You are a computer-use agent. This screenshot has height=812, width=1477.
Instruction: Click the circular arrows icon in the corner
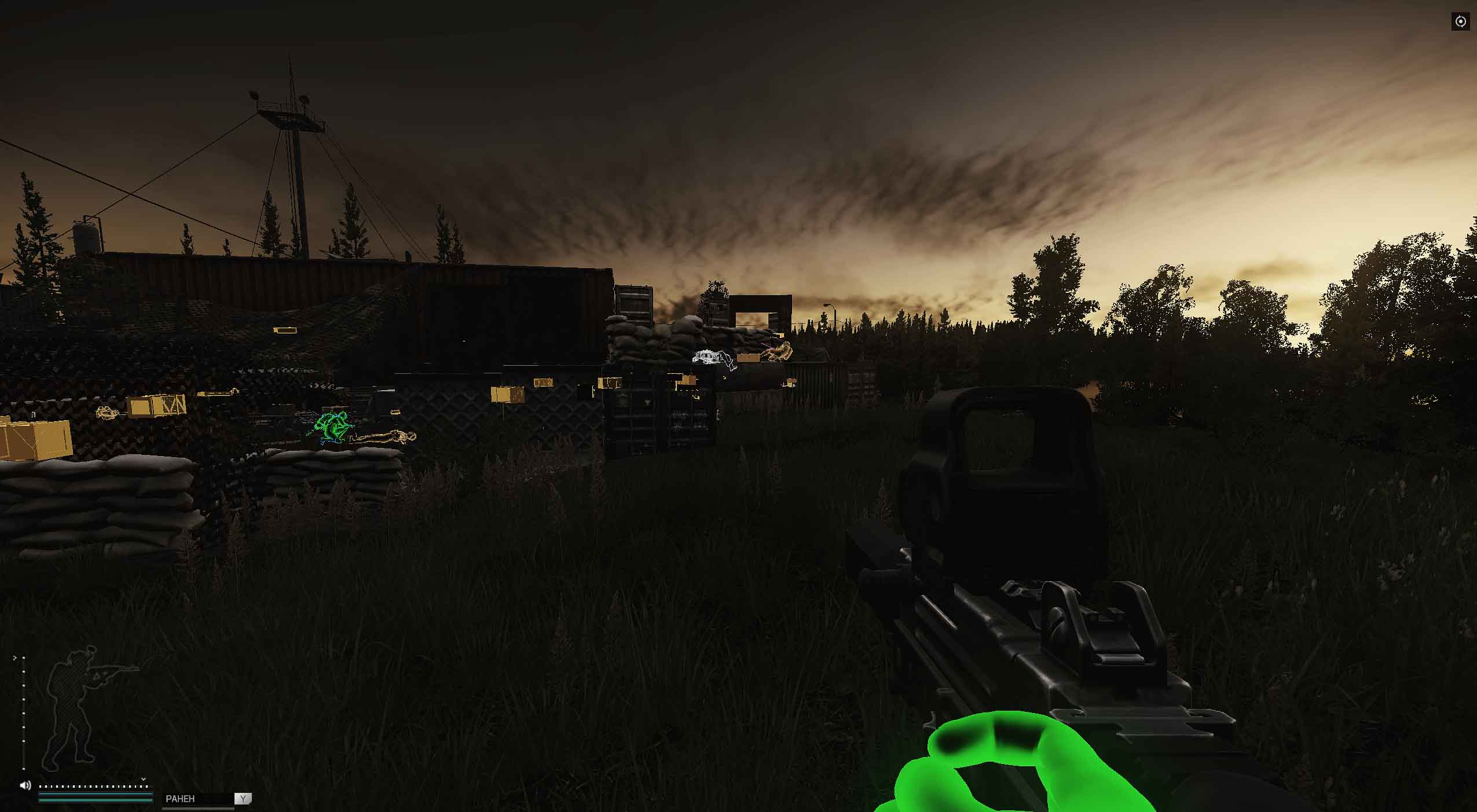pyautogui.click(x=1460, y=22)
